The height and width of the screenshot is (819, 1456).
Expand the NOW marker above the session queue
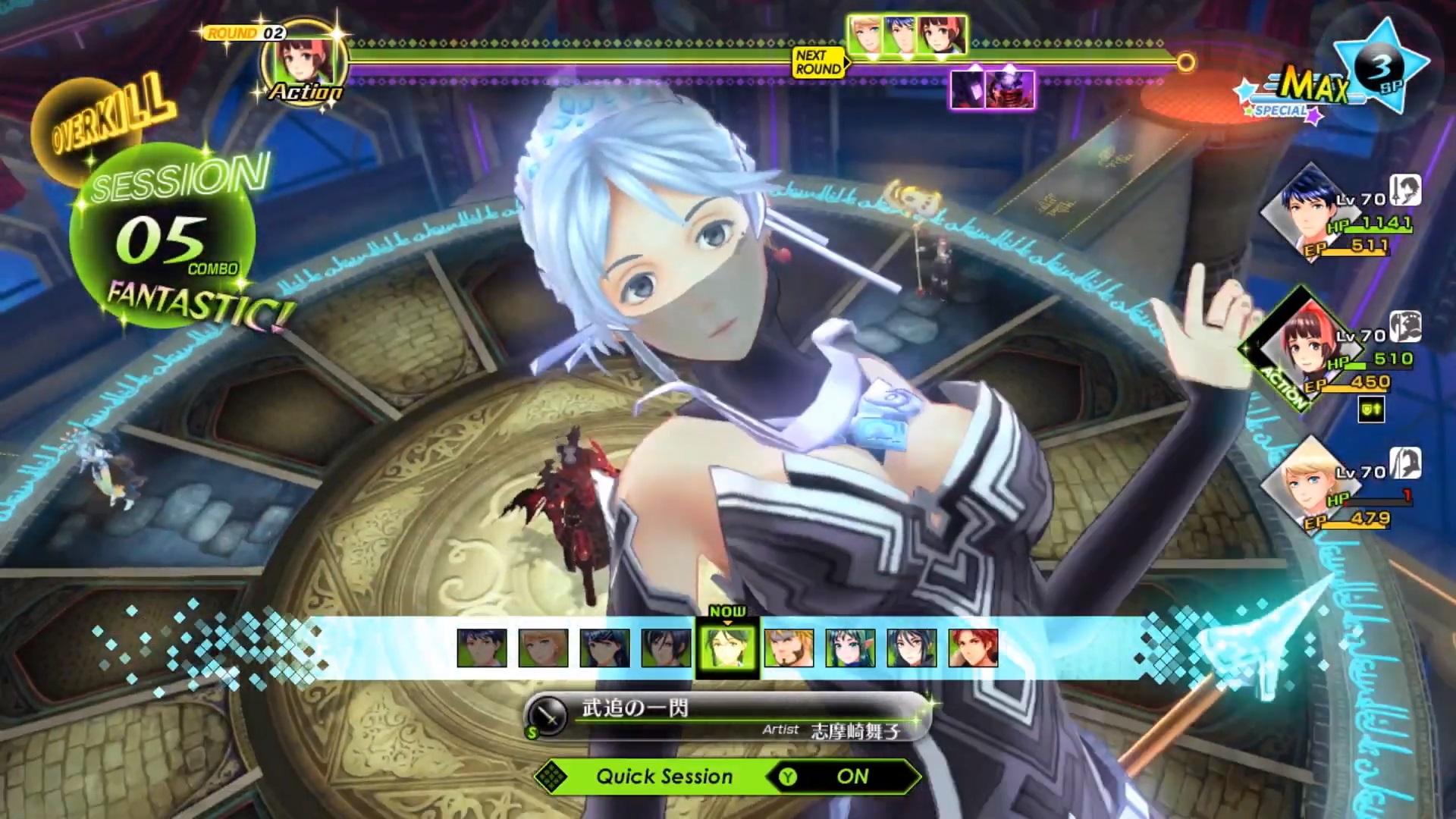click(x=729, y=610)
